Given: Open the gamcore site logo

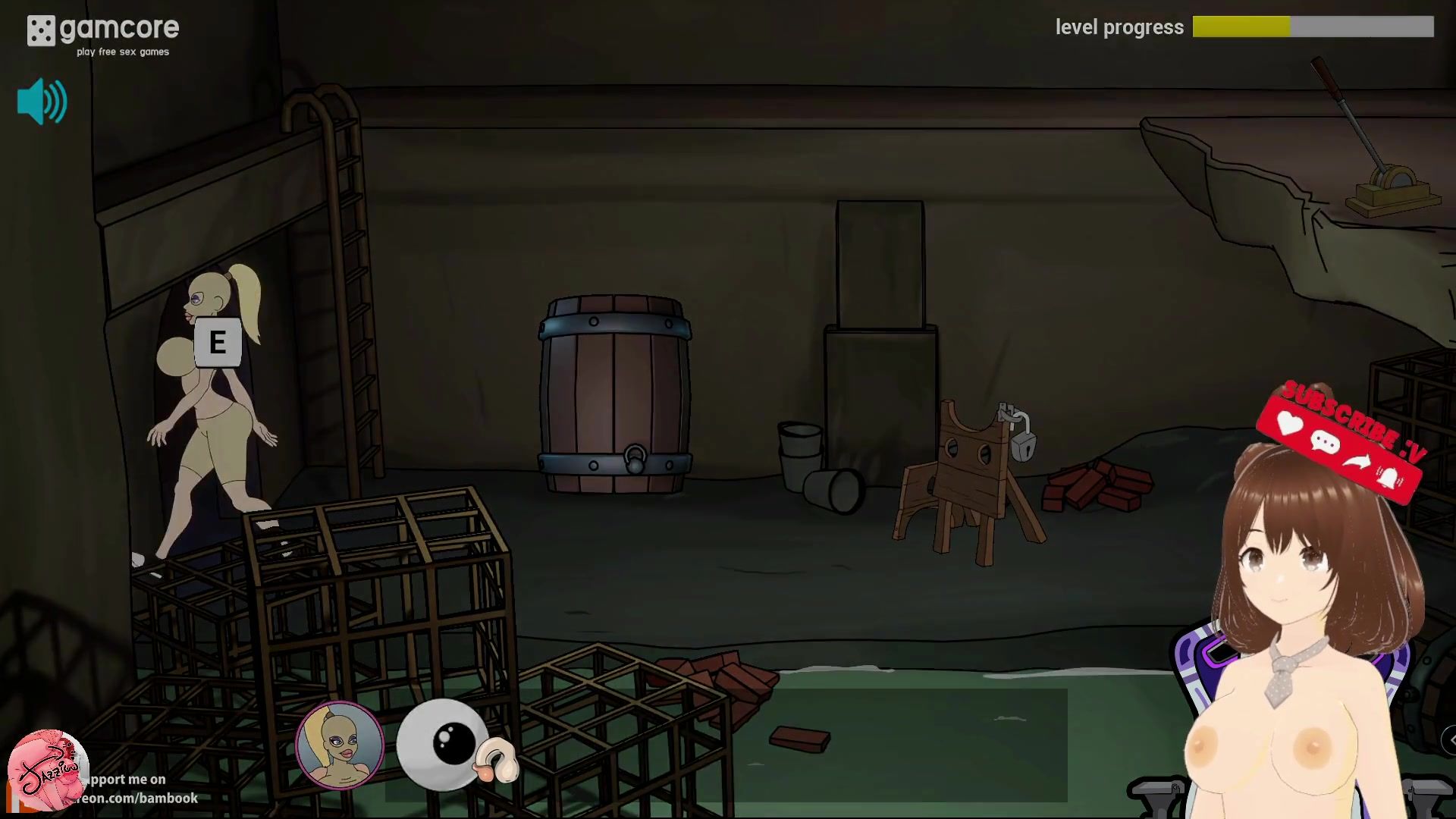Looking at the screenshot, I should coord(103,34).
